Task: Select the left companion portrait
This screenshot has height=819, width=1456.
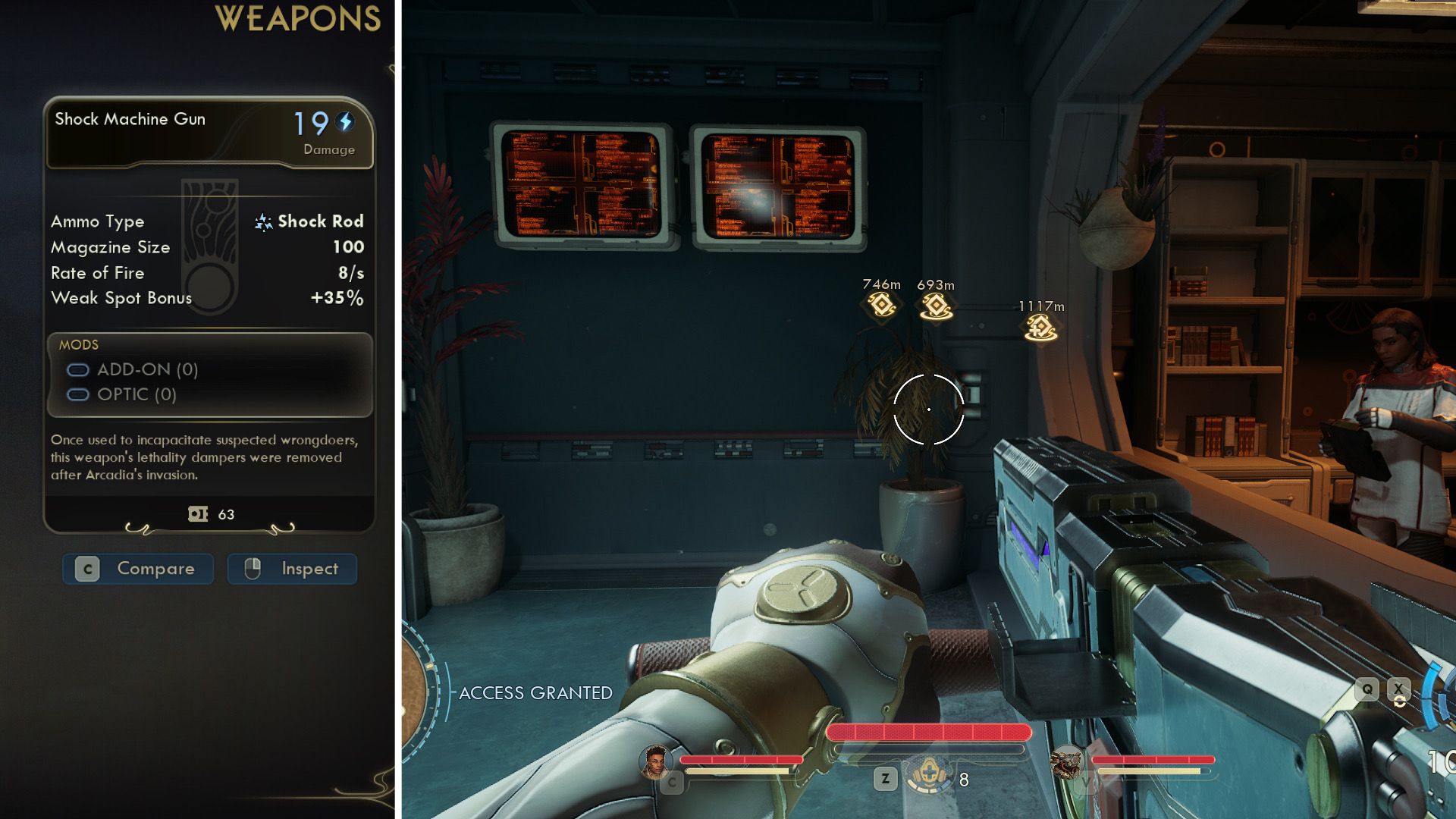Action: click(x=655, y=761)
